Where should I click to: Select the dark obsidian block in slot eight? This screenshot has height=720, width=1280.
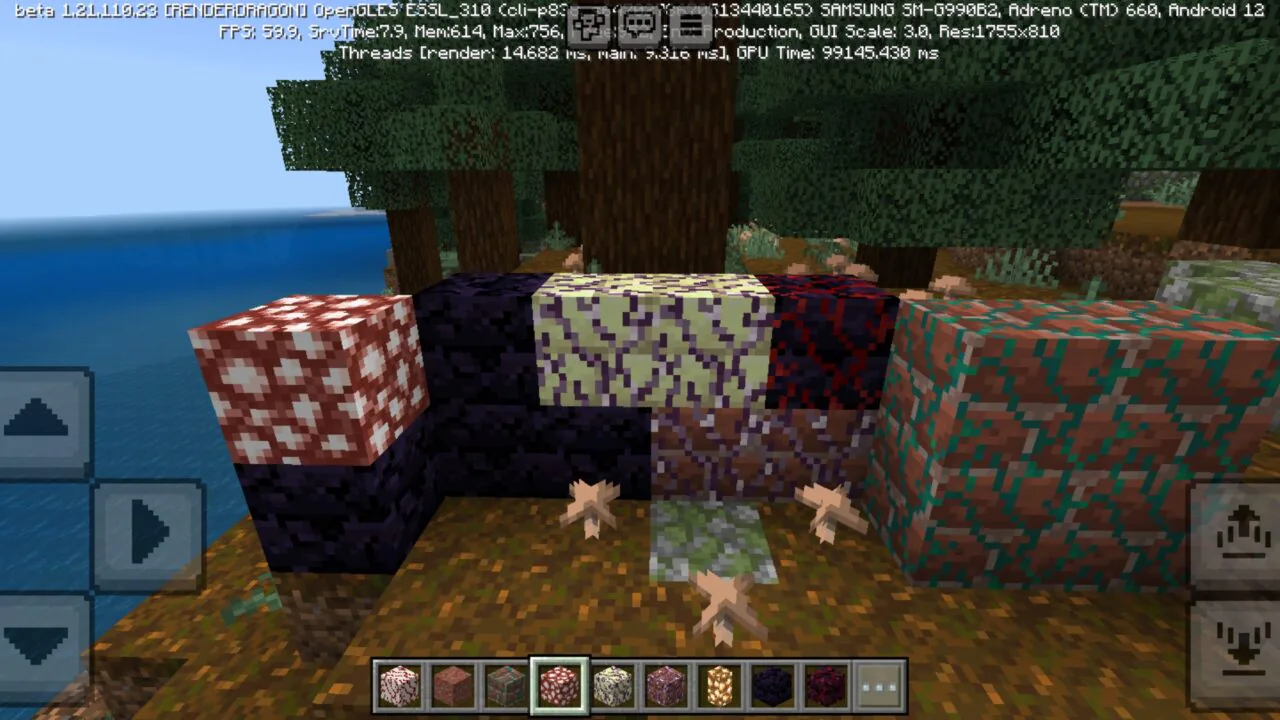click(771, 686)
